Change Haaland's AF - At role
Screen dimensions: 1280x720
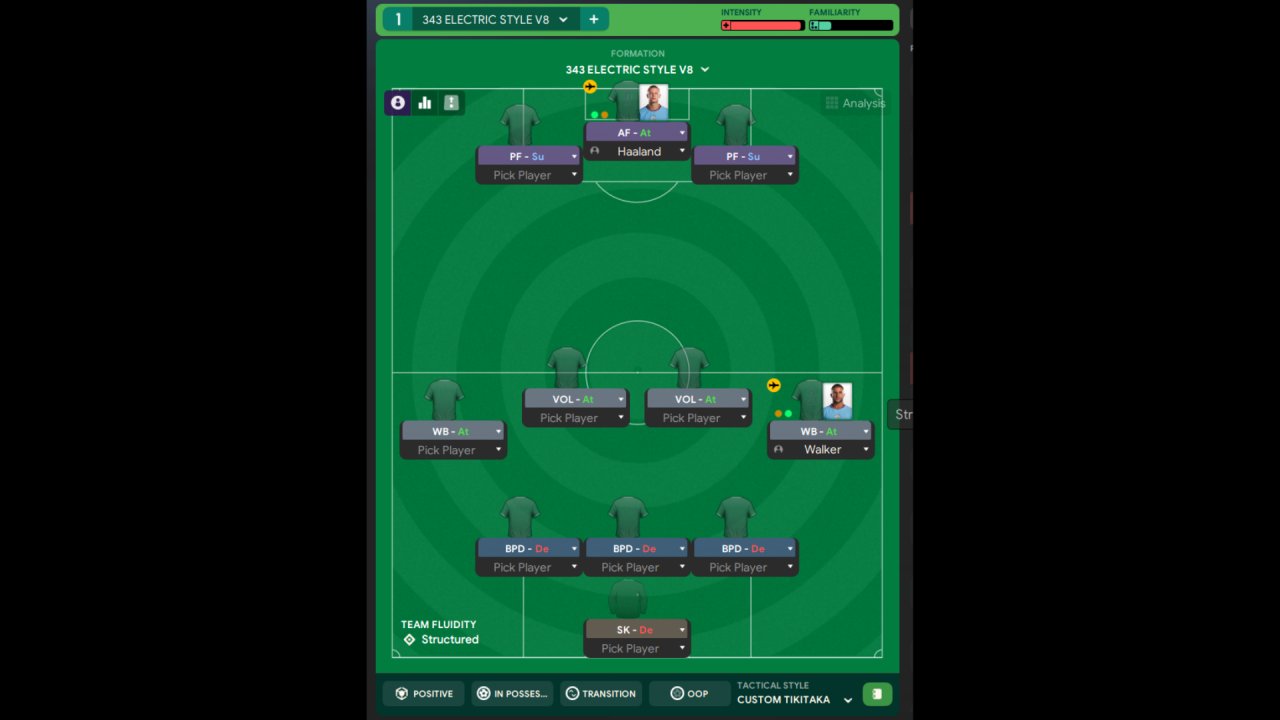637,132
